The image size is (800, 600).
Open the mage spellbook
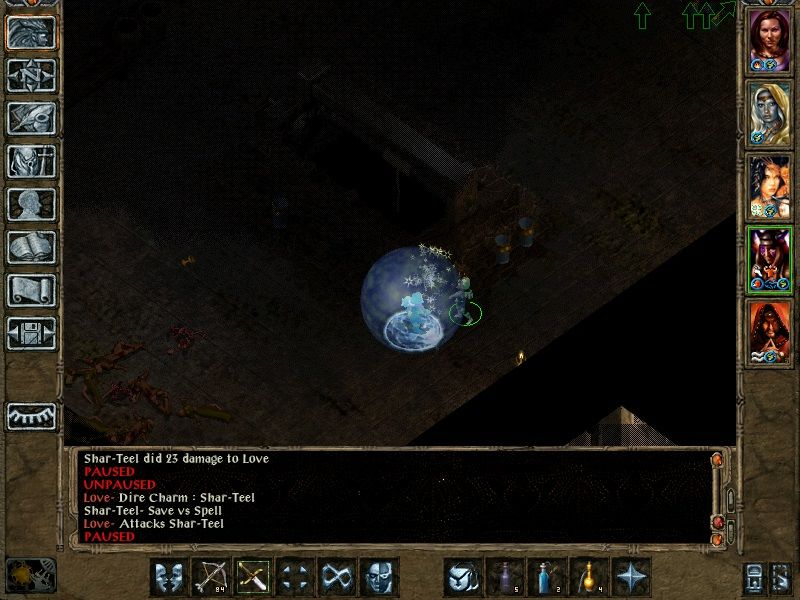click(31, 247)
